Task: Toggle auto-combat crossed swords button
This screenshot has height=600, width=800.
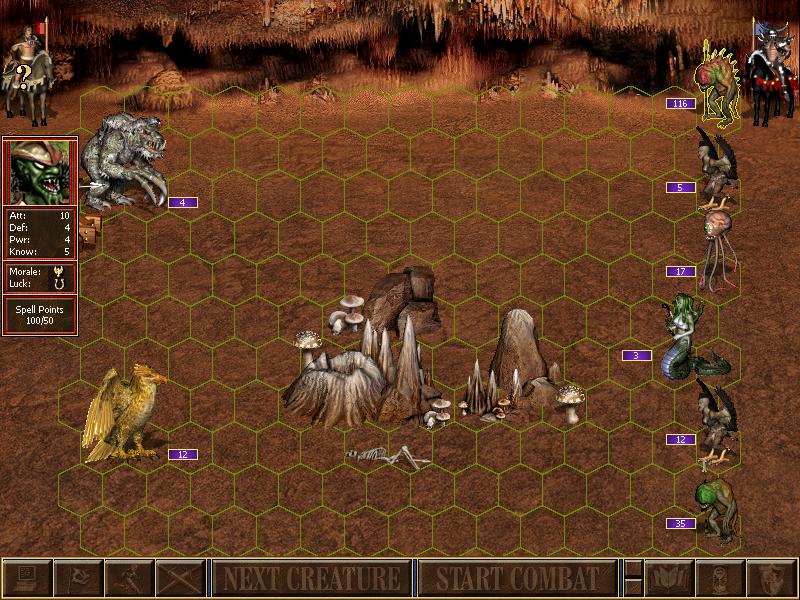Action: (180, 578)
